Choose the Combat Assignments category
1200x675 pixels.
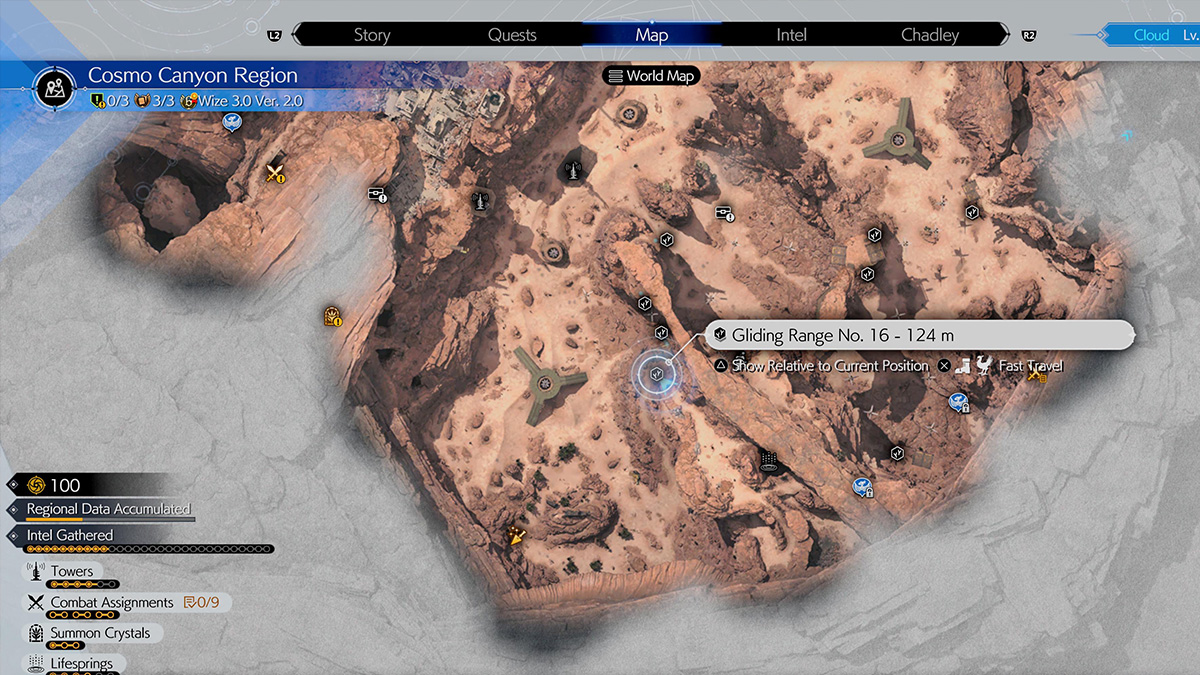(x=112, y=602)
